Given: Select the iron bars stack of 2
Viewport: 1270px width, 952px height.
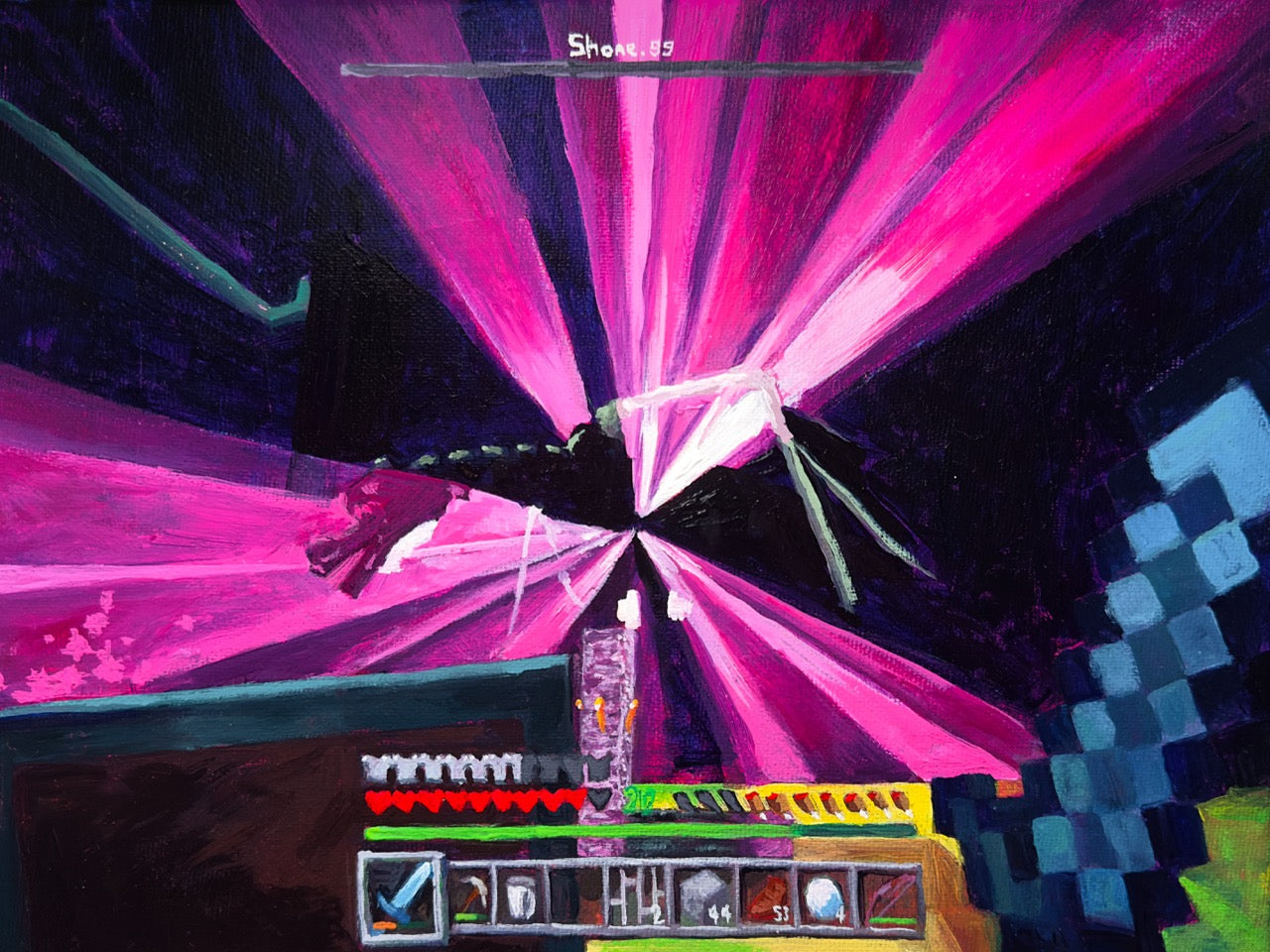Looking at the screenshot, I should (637, 895).
